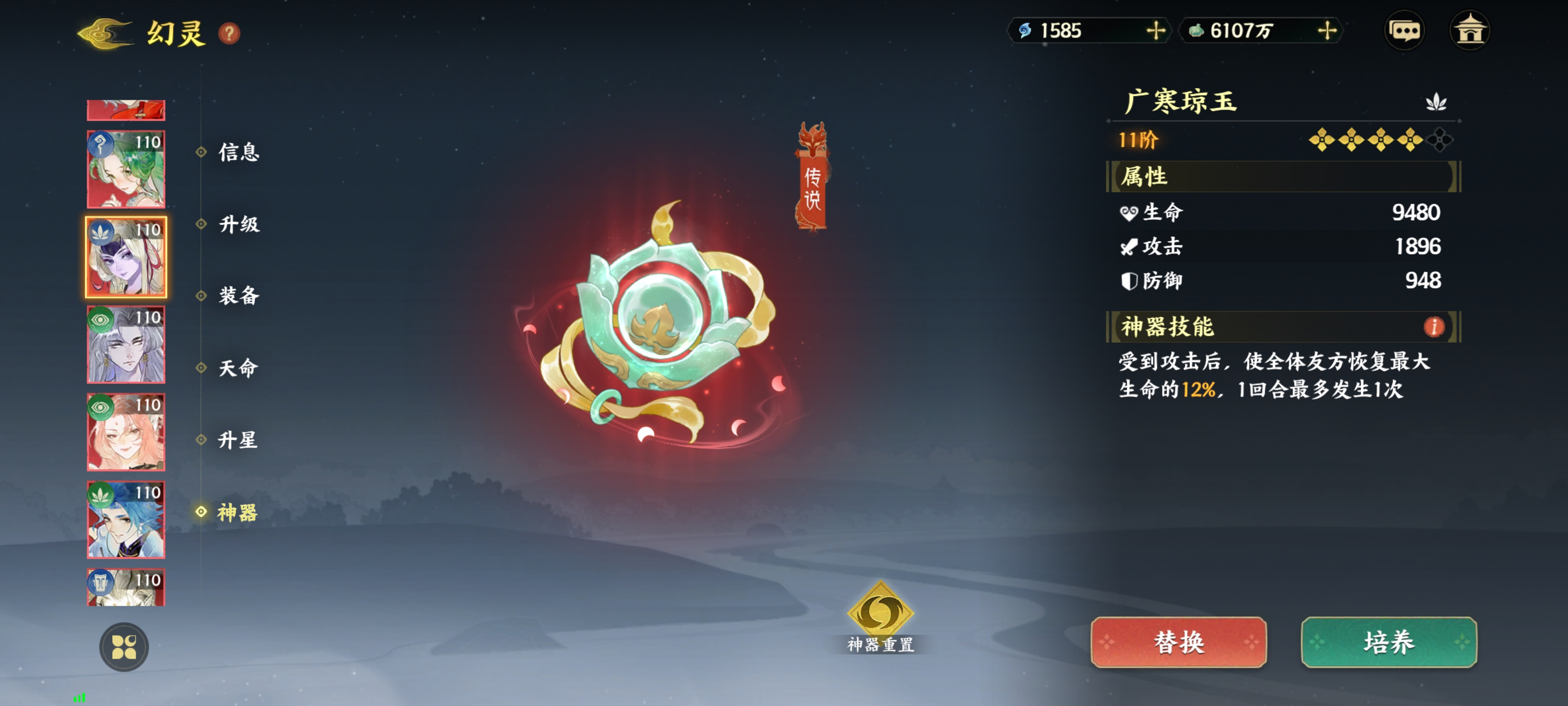Choose the green-haired spirit portrait
Image resolution: width=1568 pixels, height=706 pixels.
click(126, 169)
